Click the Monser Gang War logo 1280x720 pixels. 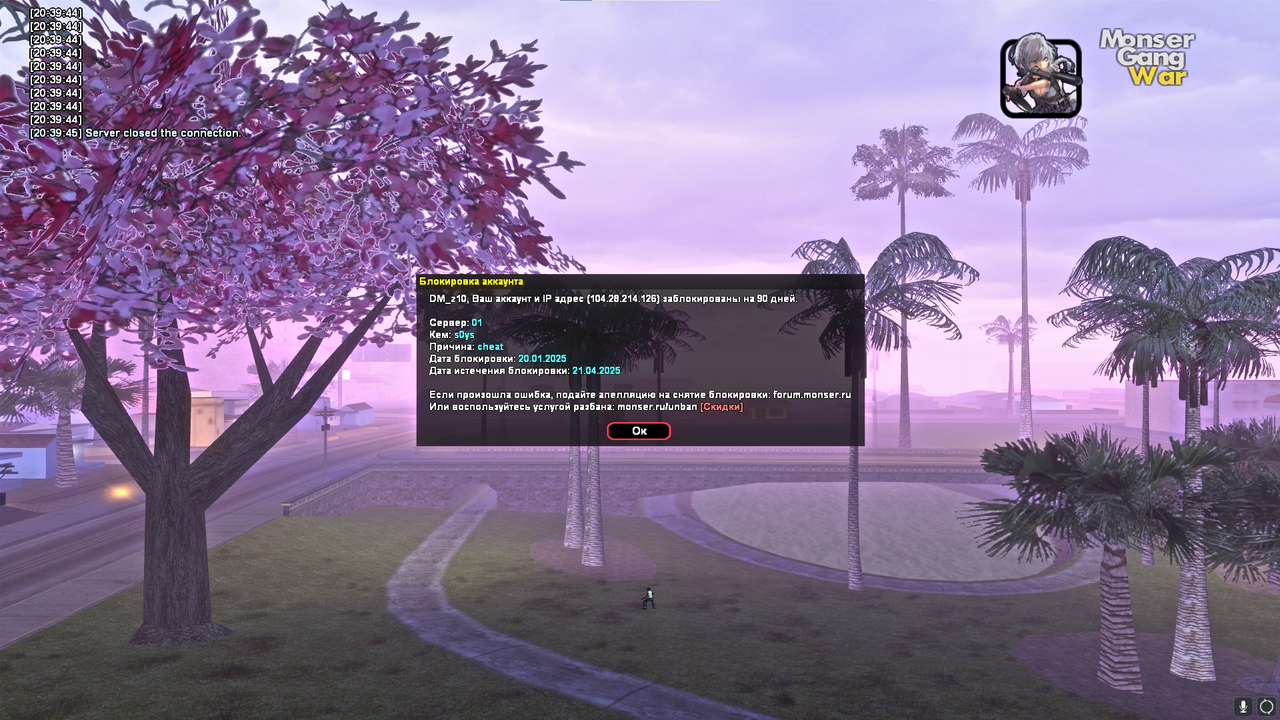pyautogui.click(x=1147, y=57)
